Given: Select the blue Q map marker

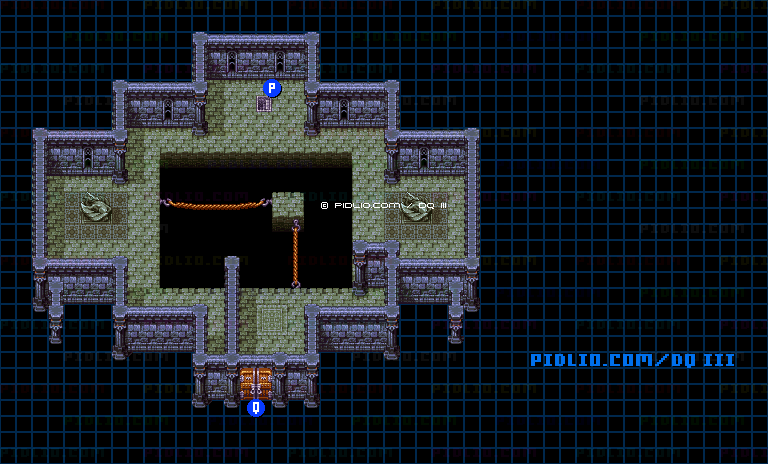Looking at the screenshot, I should pos(256,407).
